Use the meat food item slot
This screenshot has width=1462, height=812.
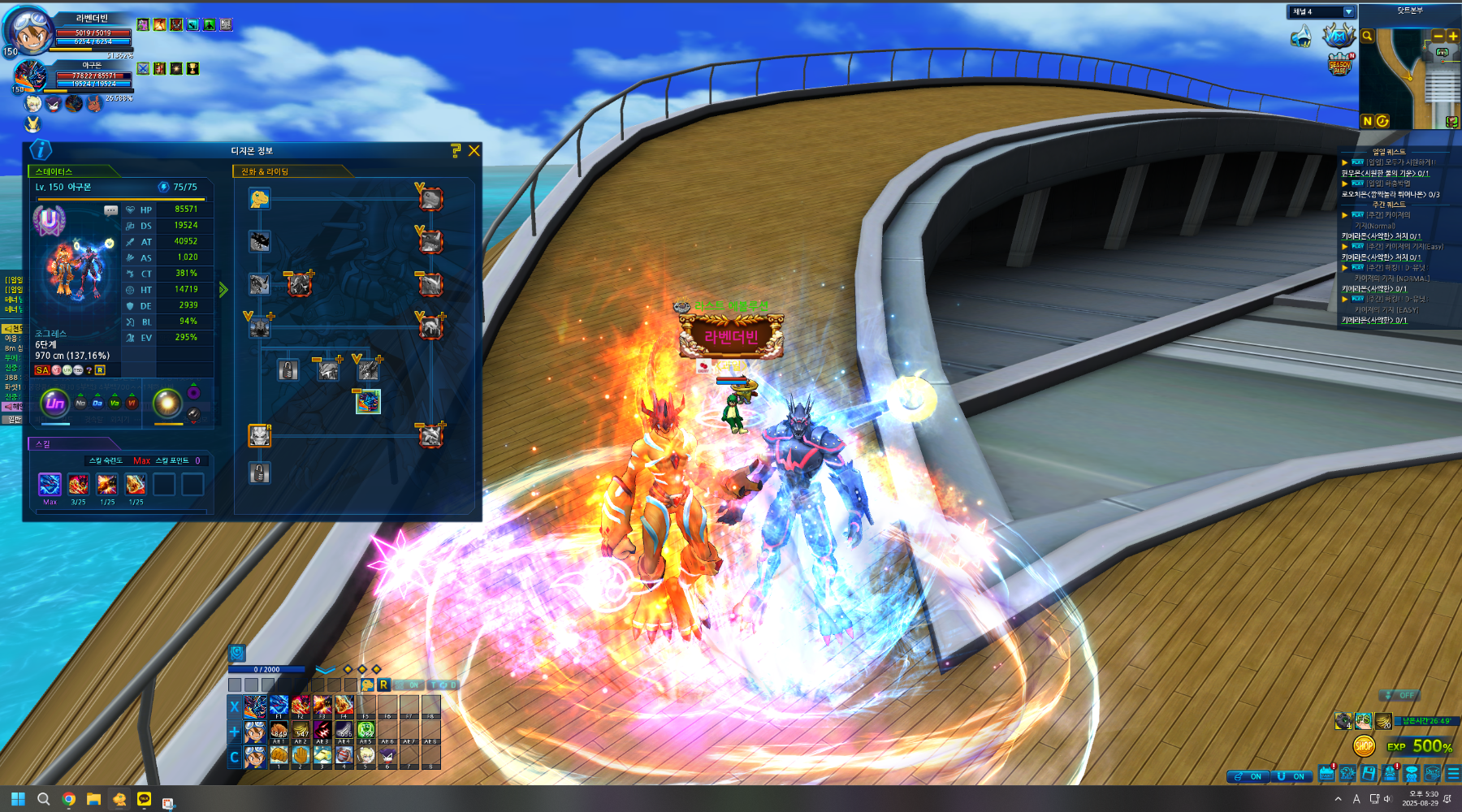click(279, 731)
